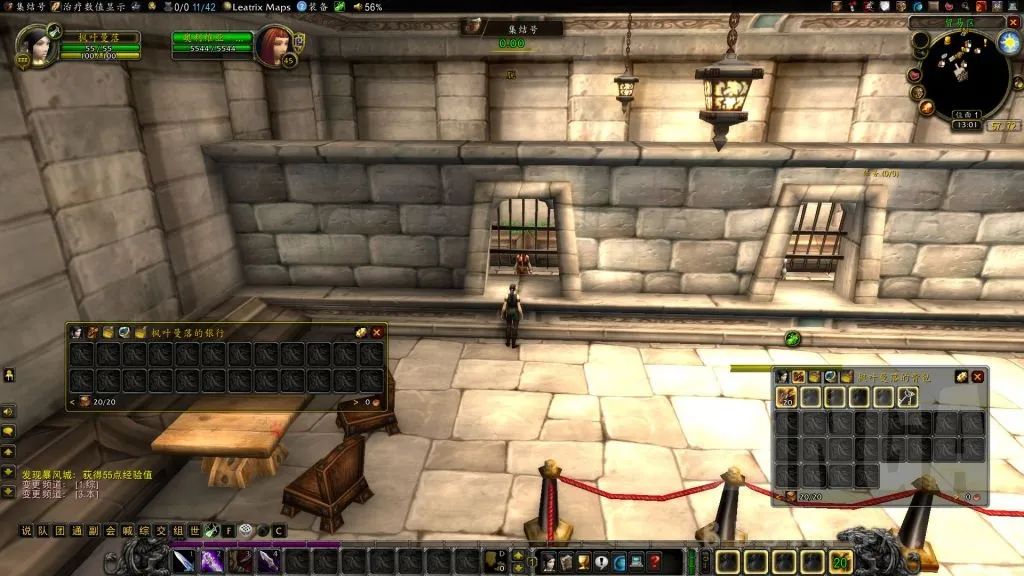Activate the sword ability in action bar
The height and width of the screenshot is (576, 1024).
click(184, 561)
